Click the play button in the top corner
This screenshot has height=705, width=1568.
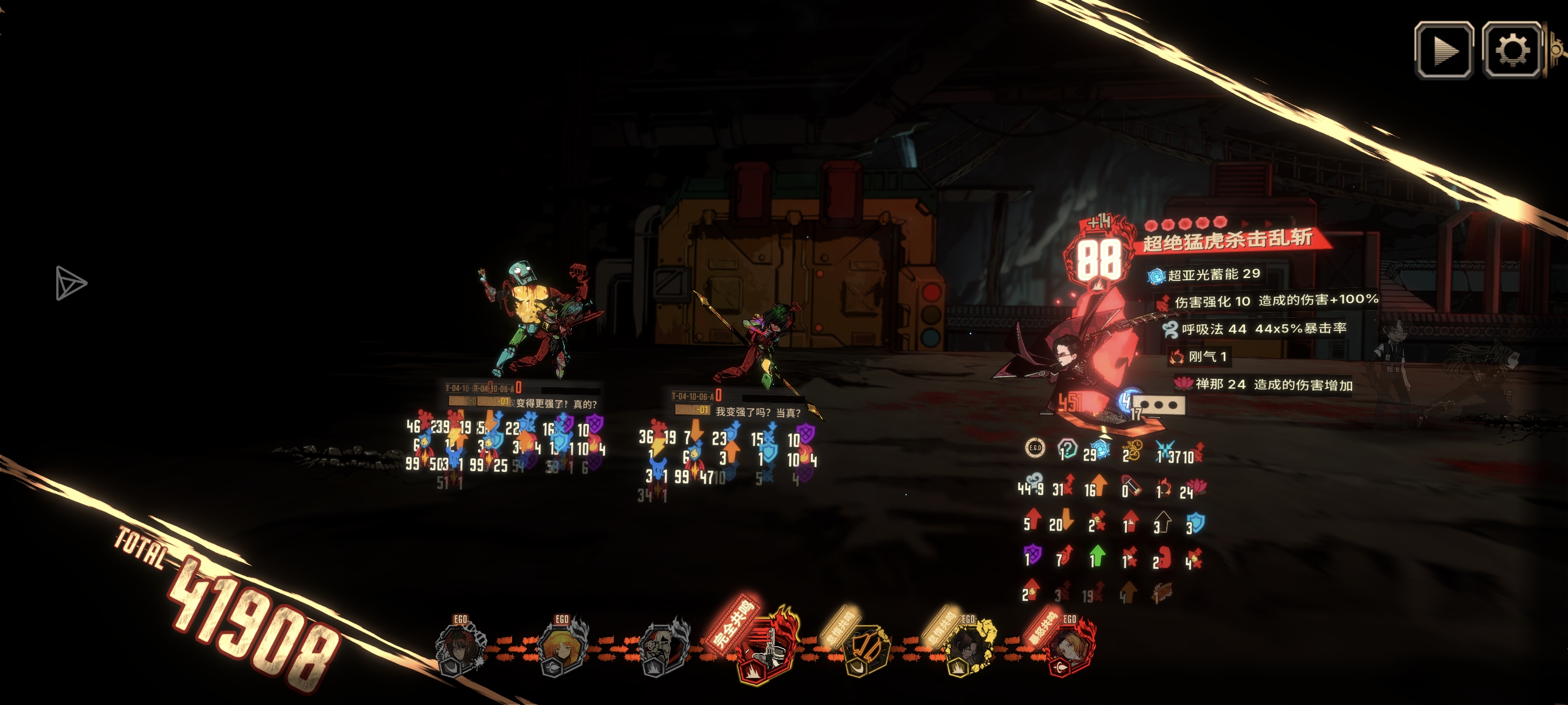tap(1444, 50)
